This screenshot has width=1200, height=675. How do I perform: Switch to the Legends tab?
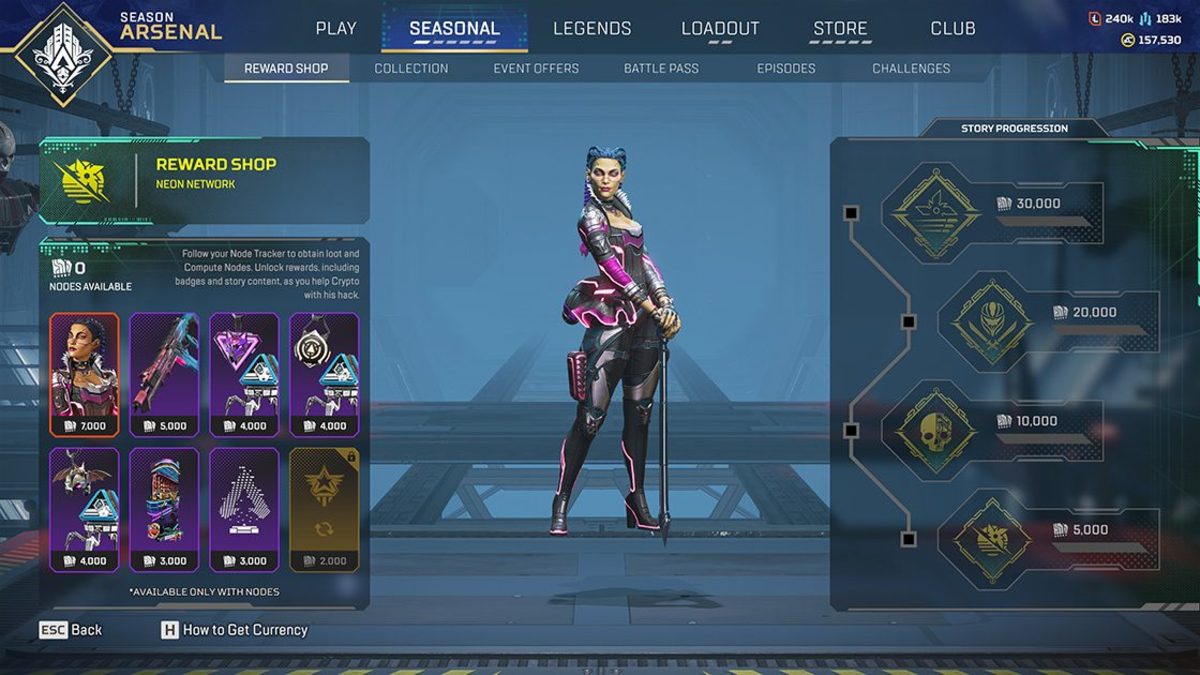592,28
